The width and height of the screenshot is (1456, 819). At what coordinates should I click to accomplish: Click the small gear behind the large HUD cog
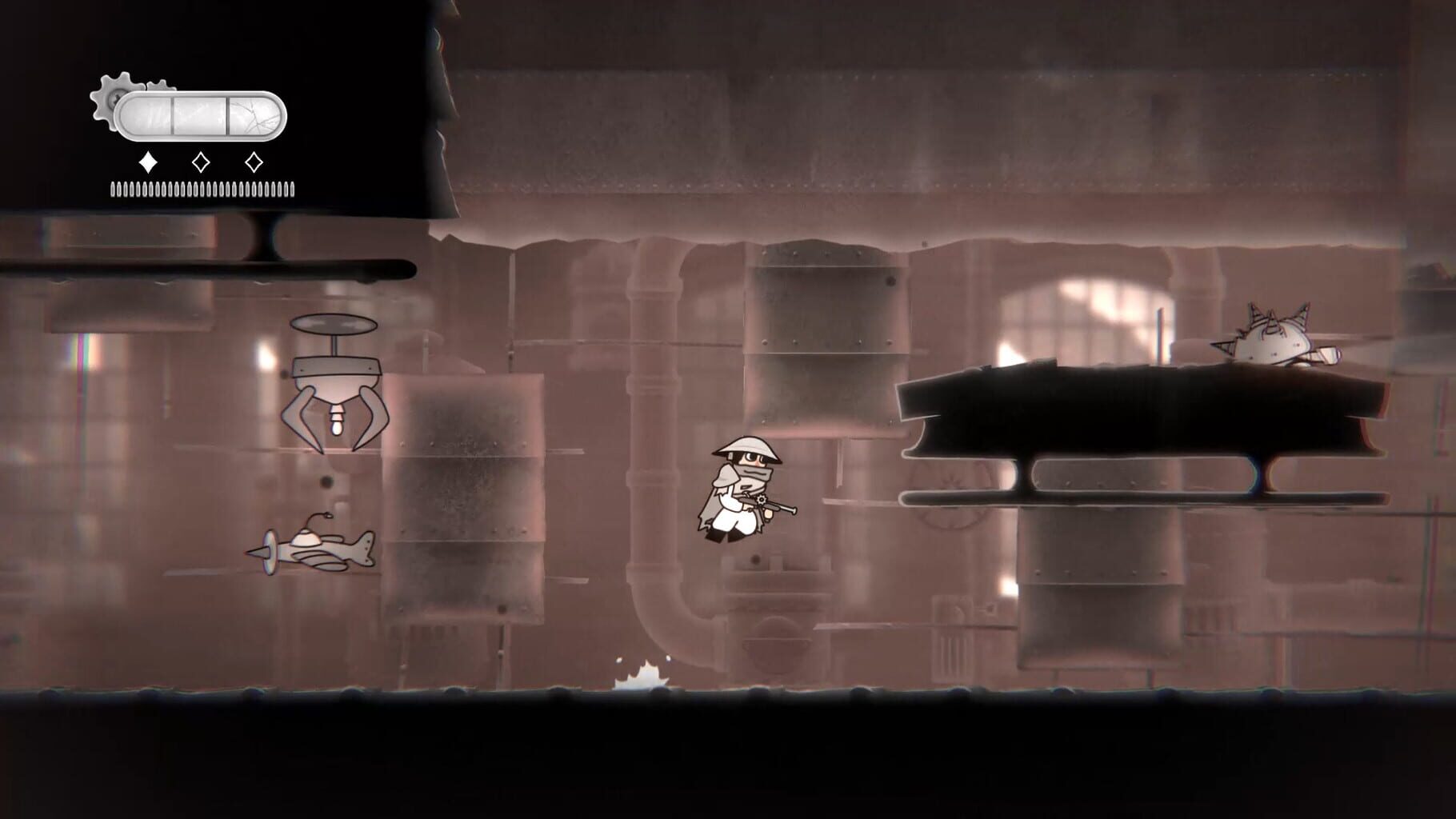pos(160,85)
